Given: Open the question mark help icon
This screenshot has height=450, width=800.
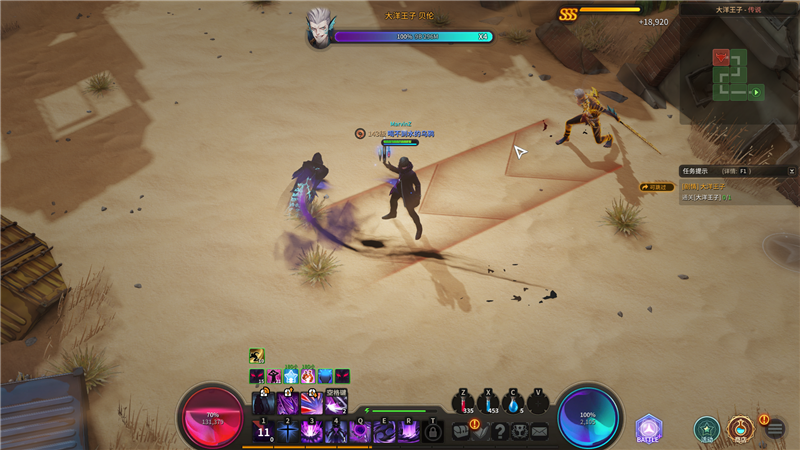Looking at the screenshot, I should point(500,431).
